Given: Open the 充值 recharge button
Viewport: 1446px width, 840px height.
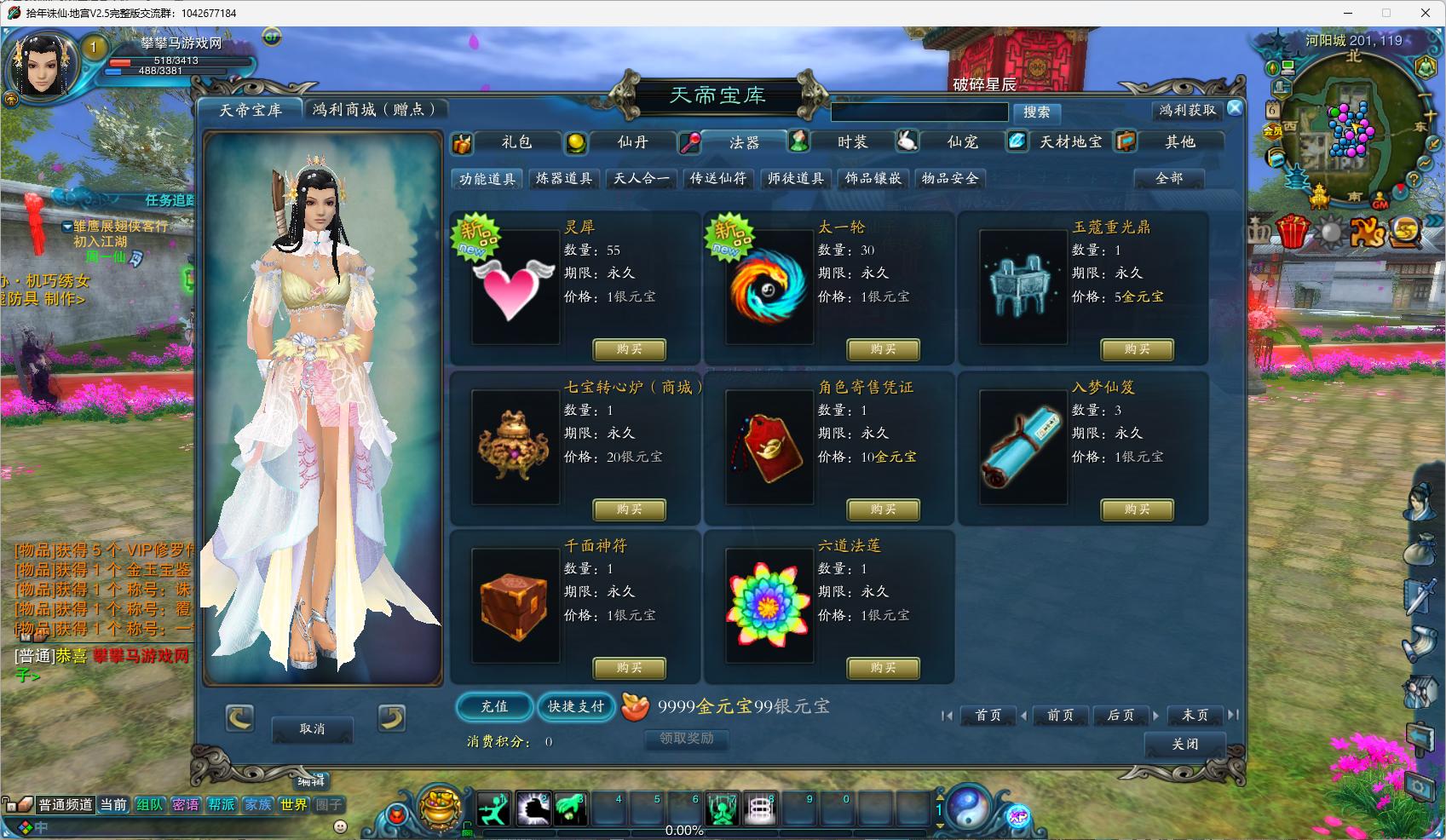Looking at the screenshot, I should tap(494, 706).
